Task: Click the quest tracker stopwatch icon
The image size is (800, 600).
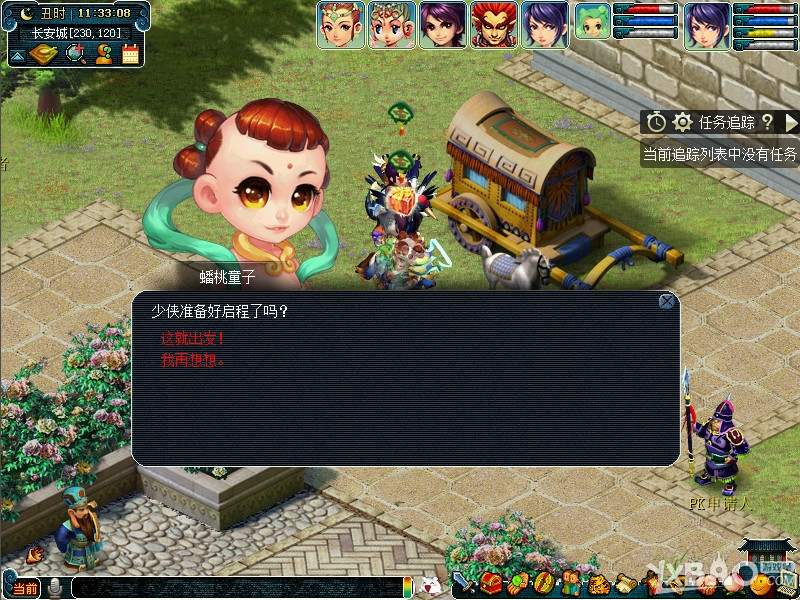Action: coord(656,122)
